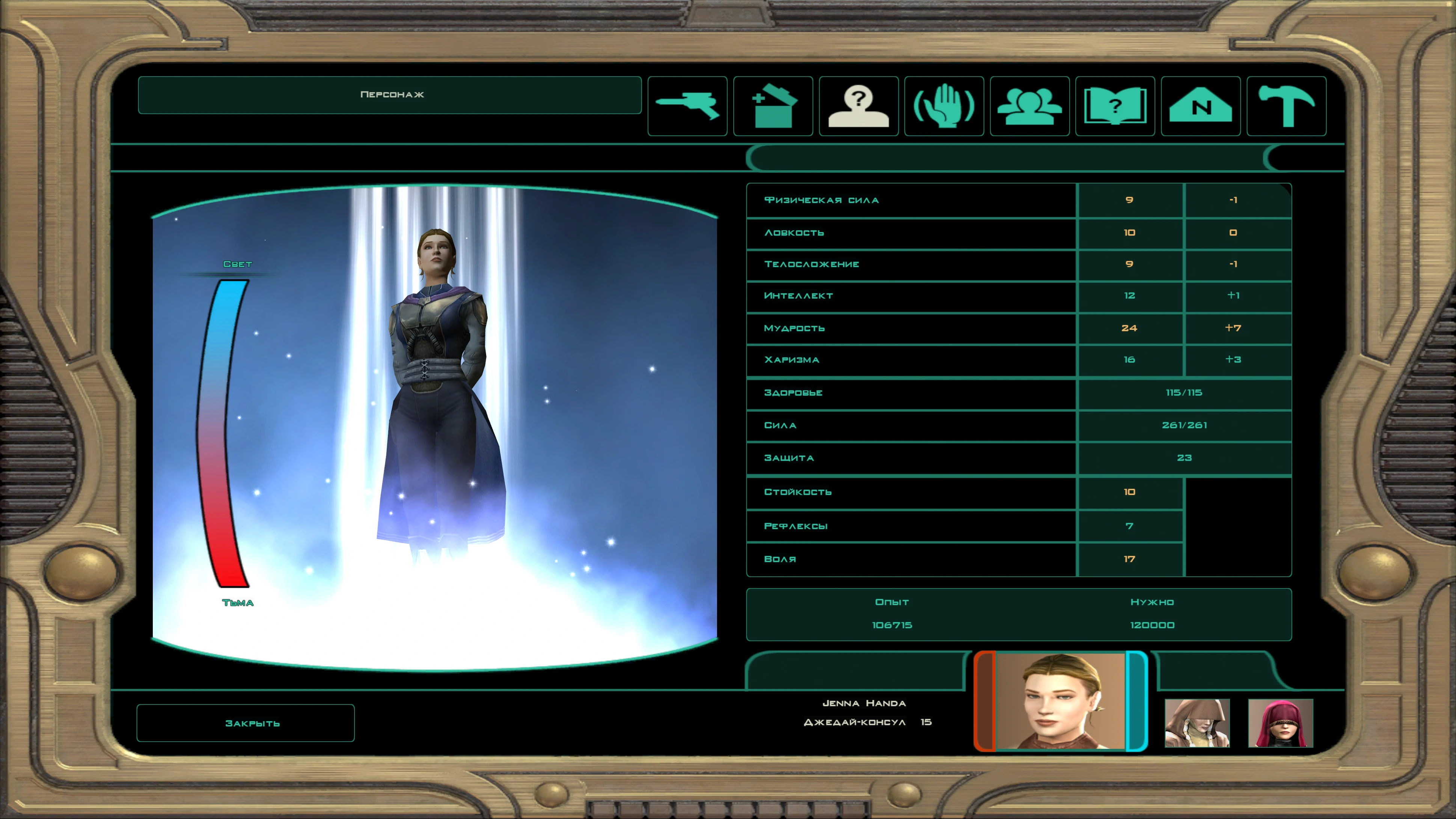
Task: Select the Воля saving throw row
Action: point(910,559)
